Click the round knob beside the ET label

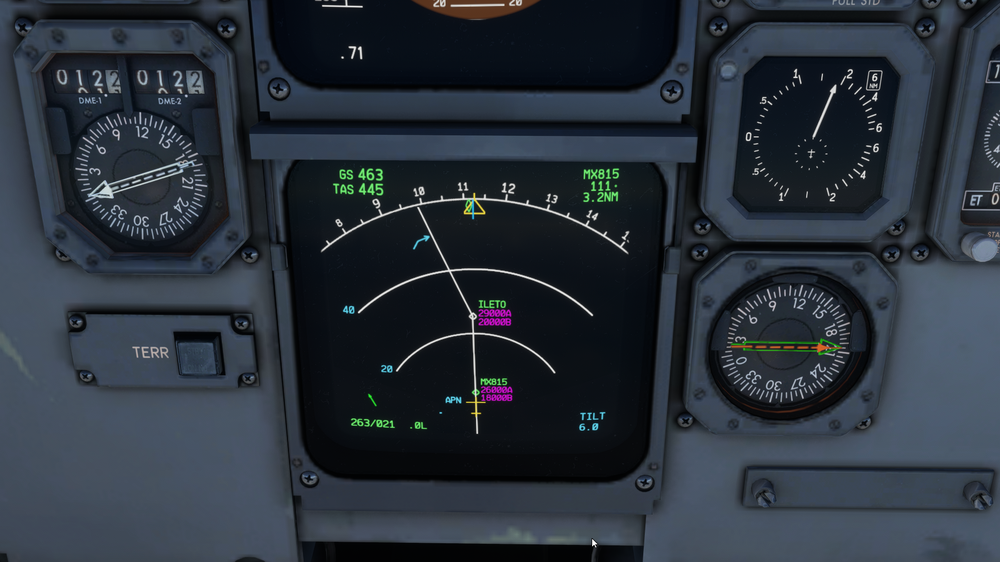click(977, 245)
